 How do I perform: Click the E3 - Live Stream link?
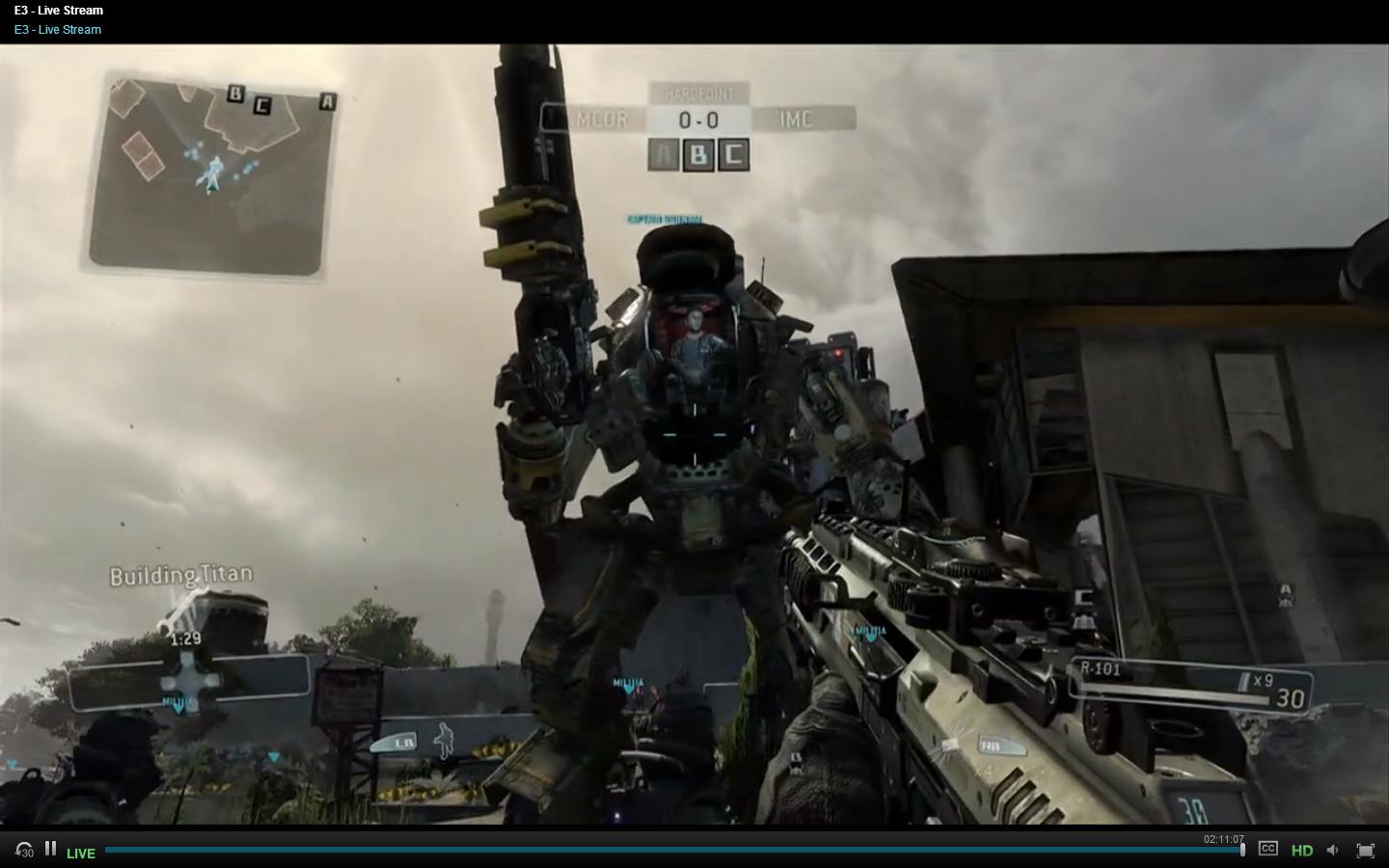click(58, 30)
